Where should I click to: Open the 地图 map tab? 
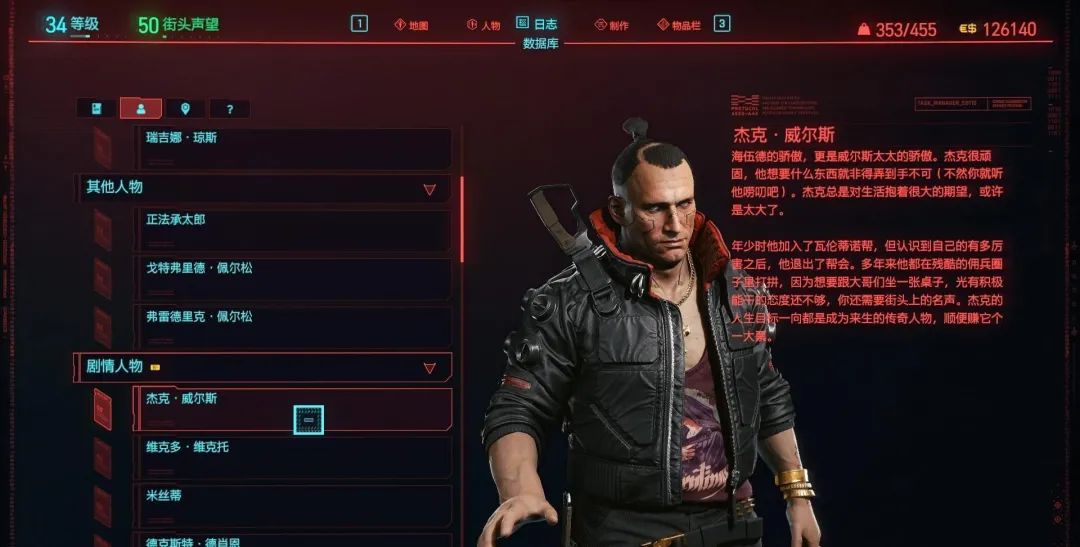point(411,25)
